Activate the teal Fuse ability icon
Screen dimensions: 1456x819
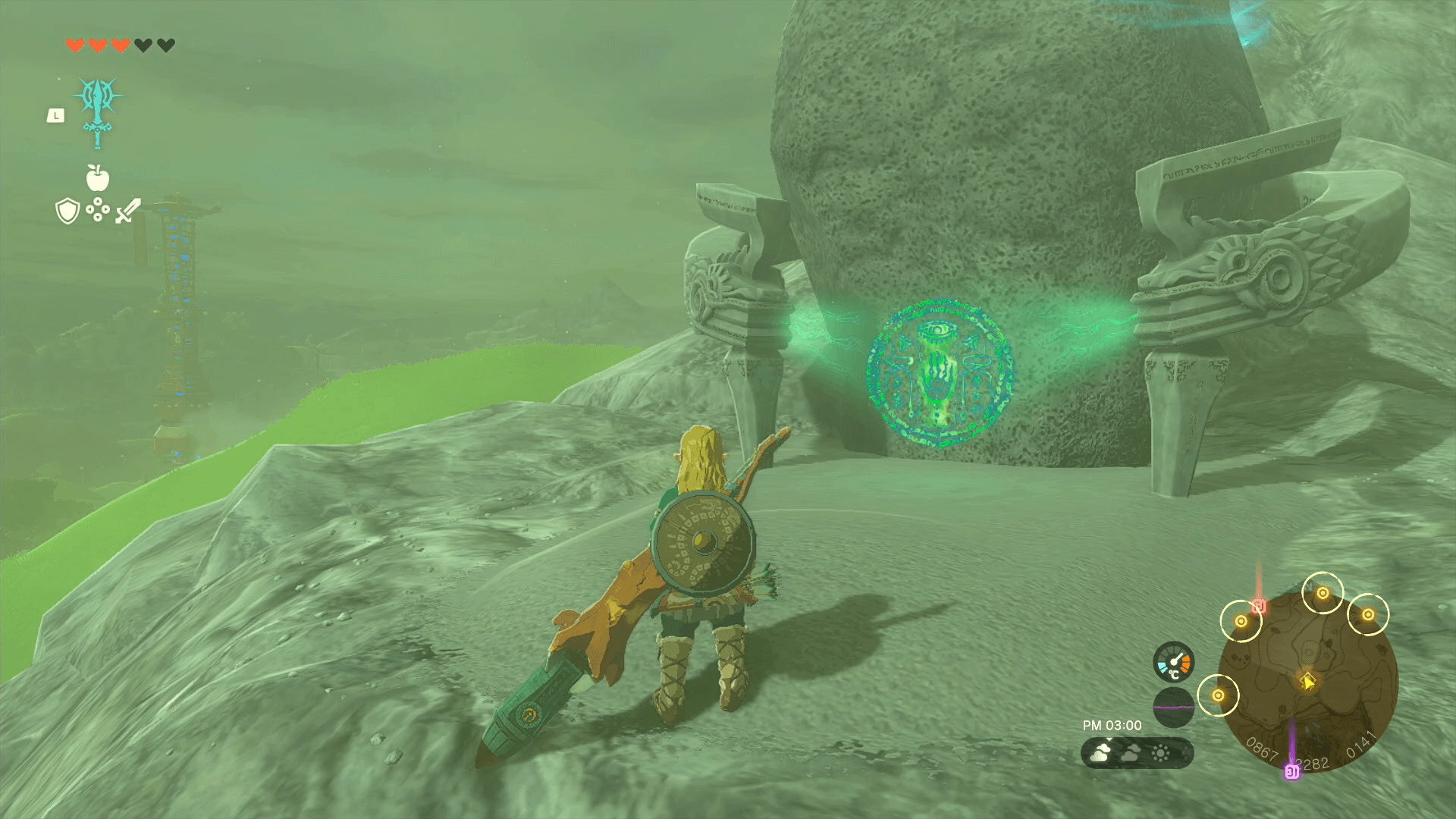click(98, 111)
